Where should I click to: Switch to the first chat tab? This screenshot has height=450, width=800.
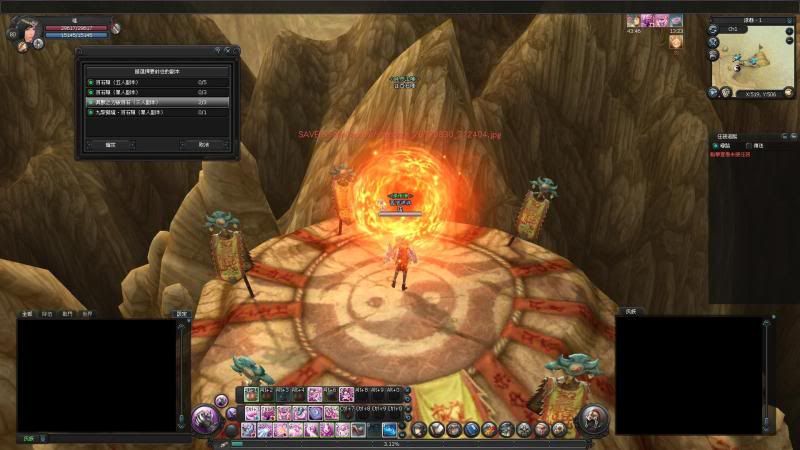click(26, 314)
